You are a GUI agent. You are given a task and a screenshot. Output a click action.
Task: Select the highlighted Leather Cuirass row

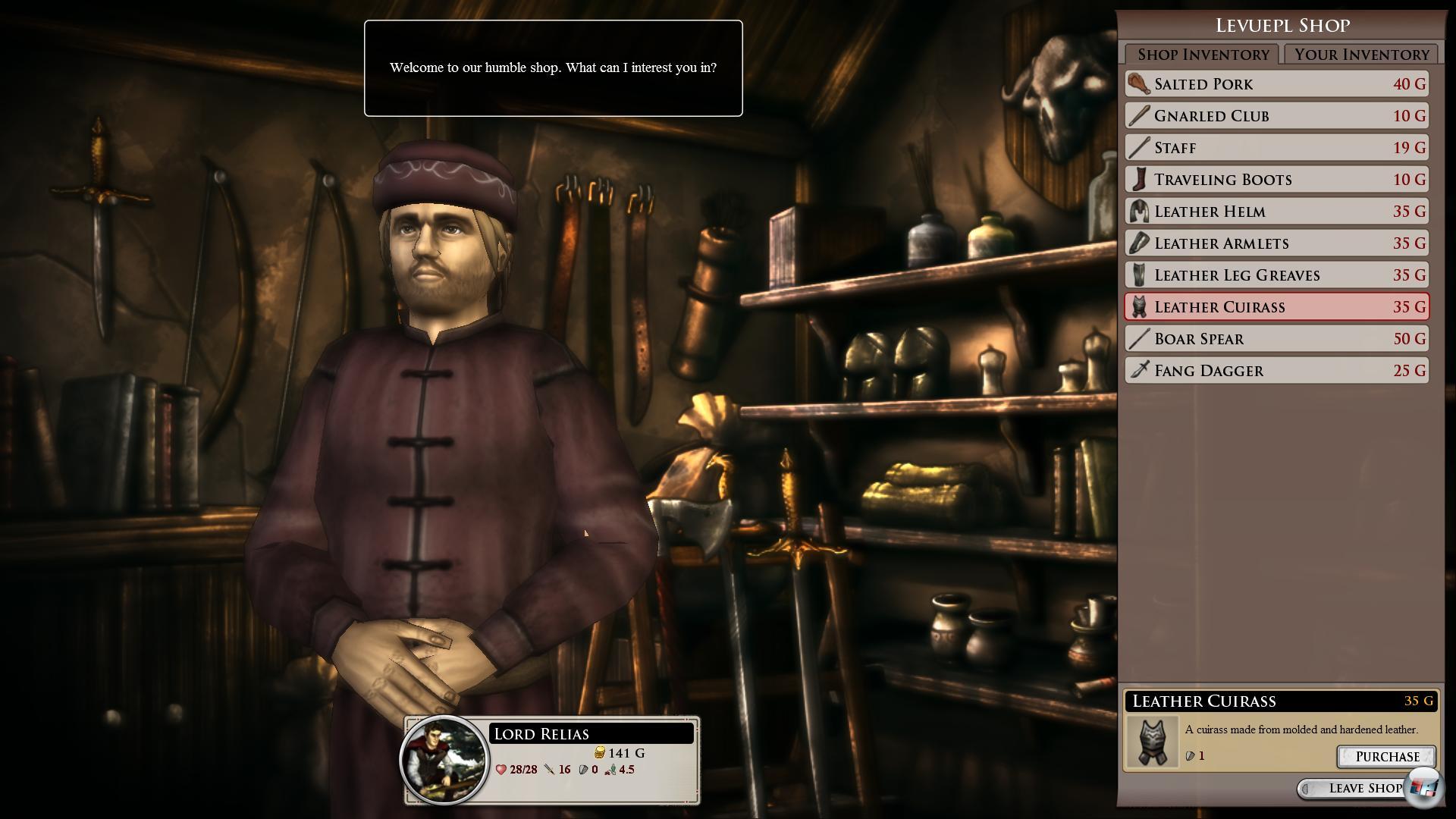(1276, 307)
